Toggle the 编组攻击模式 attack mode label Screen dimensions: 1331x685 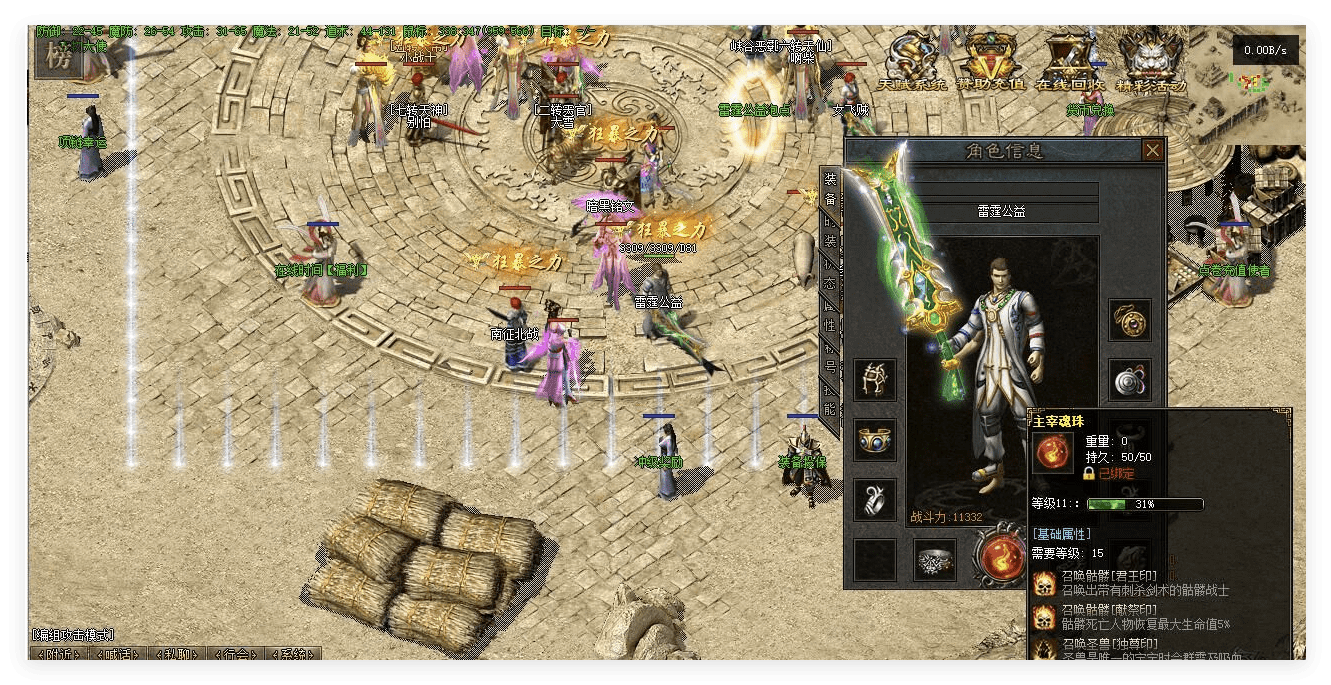(x=74, y=635)
